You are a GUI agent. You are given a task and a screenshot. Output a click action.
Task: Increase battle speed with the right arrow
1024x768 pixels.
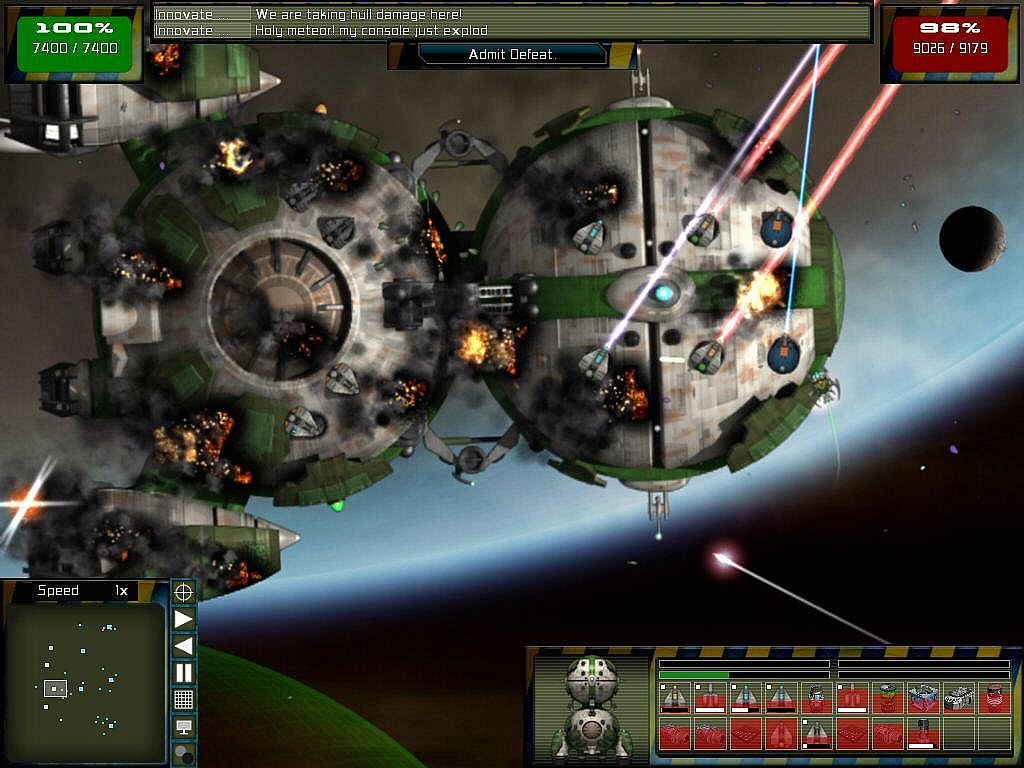tap(184, 619)
